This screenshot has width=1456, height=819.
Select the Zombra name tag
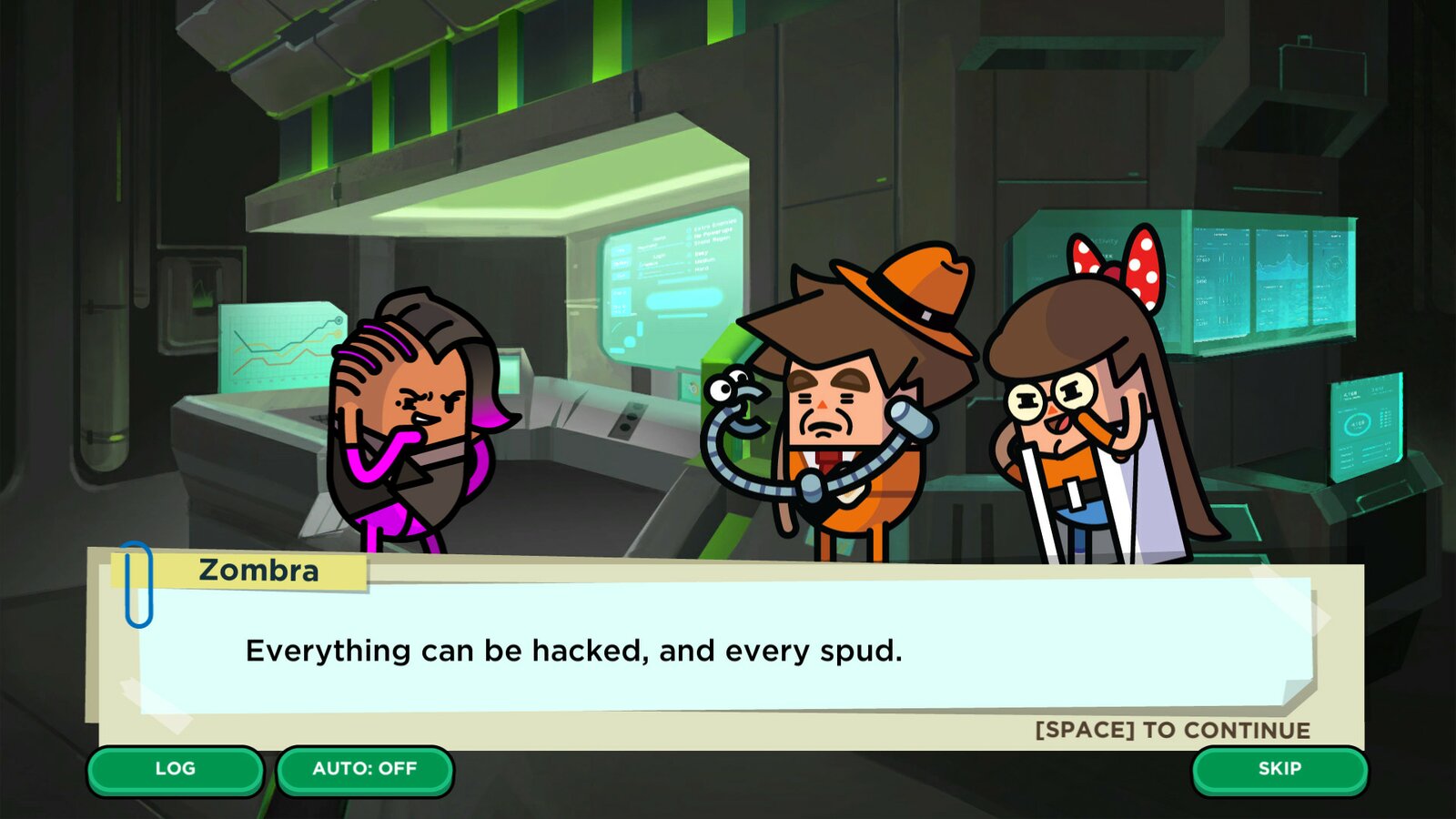(x=258, y=571)
